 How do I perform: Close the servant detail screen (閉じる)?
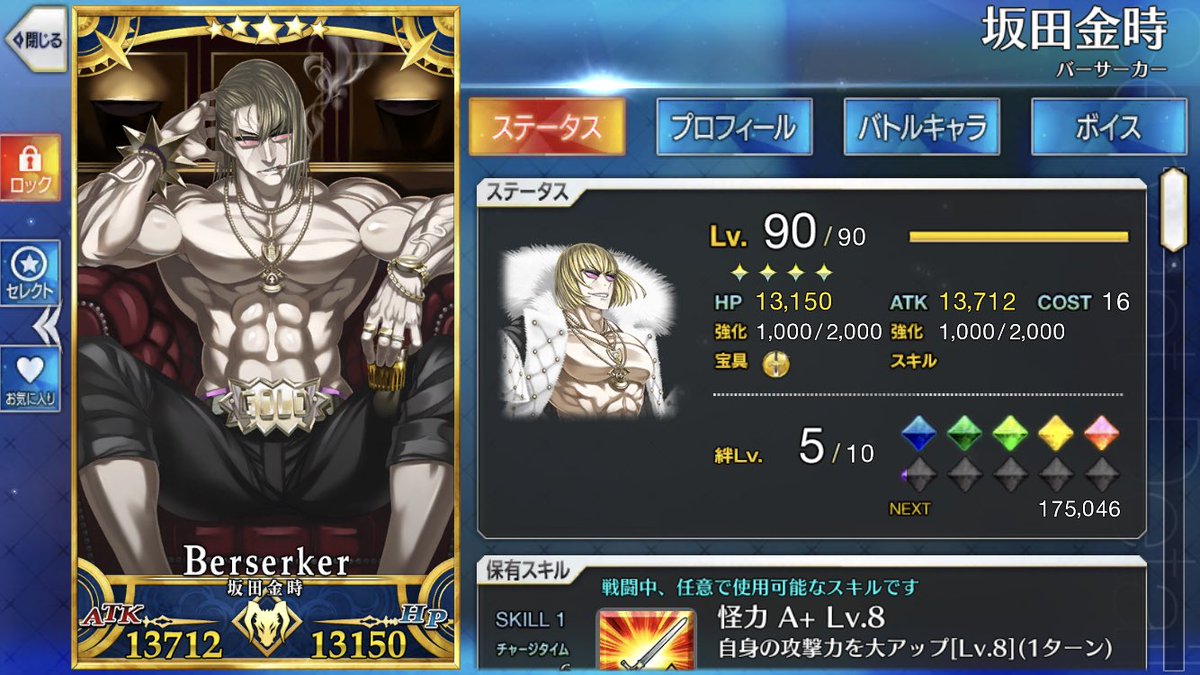[36, 41]
